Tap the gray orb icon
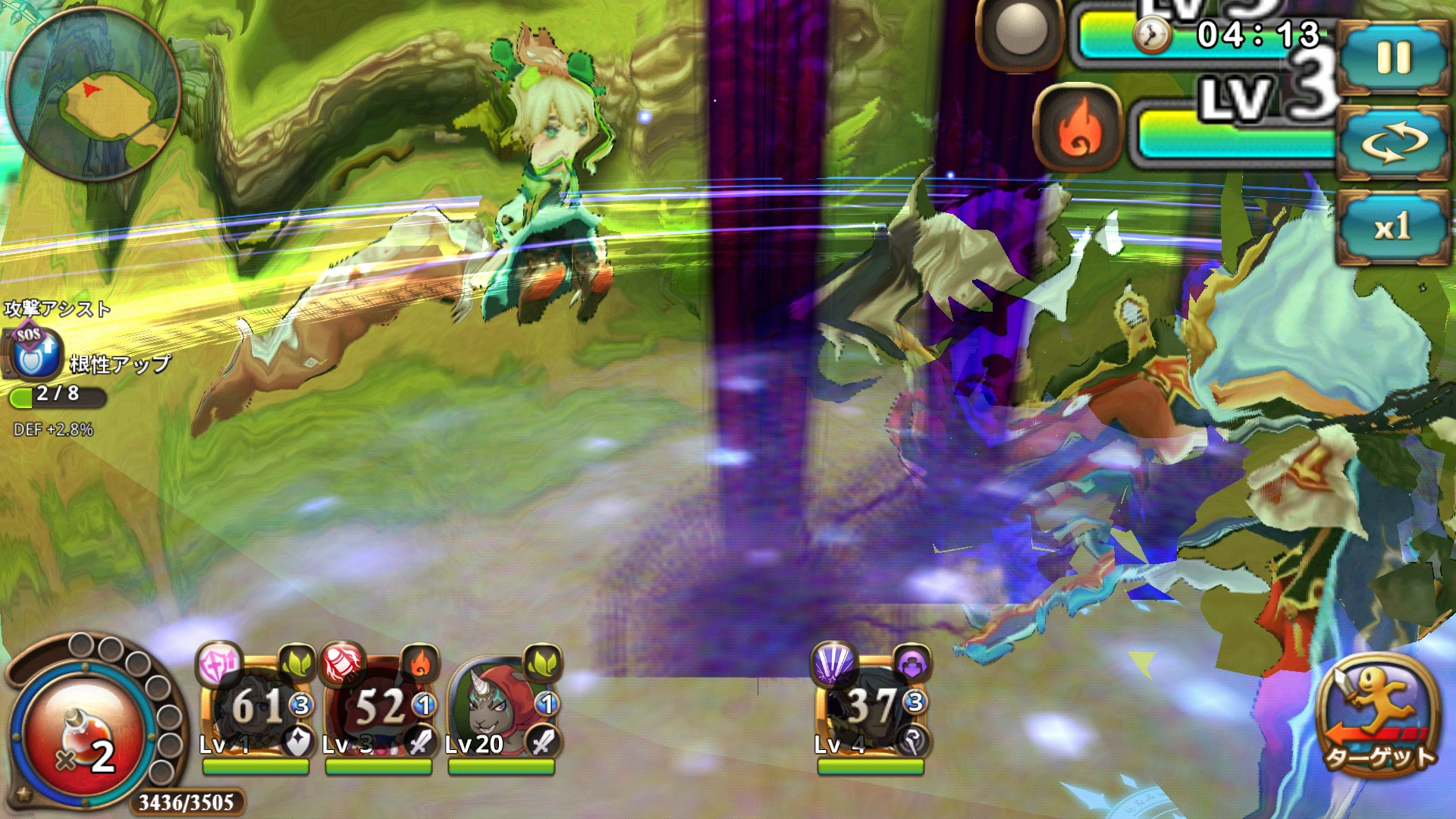Image resolution: width=1456 pixels, height=819 pixels. point(1021,32)
